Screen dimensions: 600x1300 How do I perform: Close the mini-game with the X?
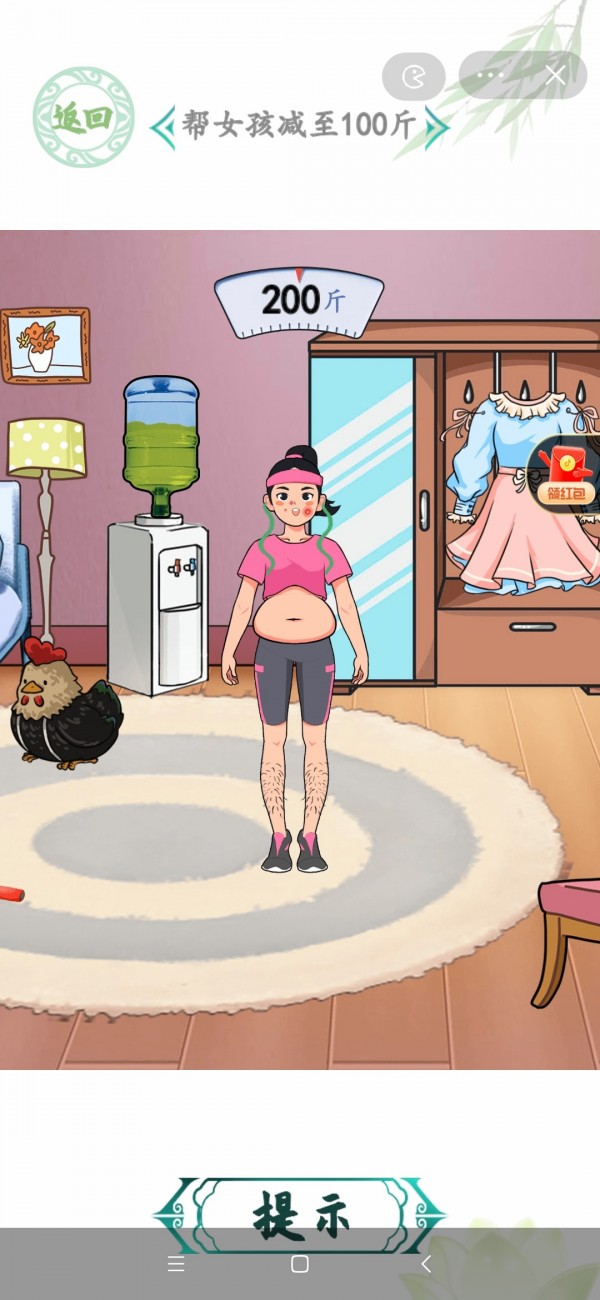(555, 75)
